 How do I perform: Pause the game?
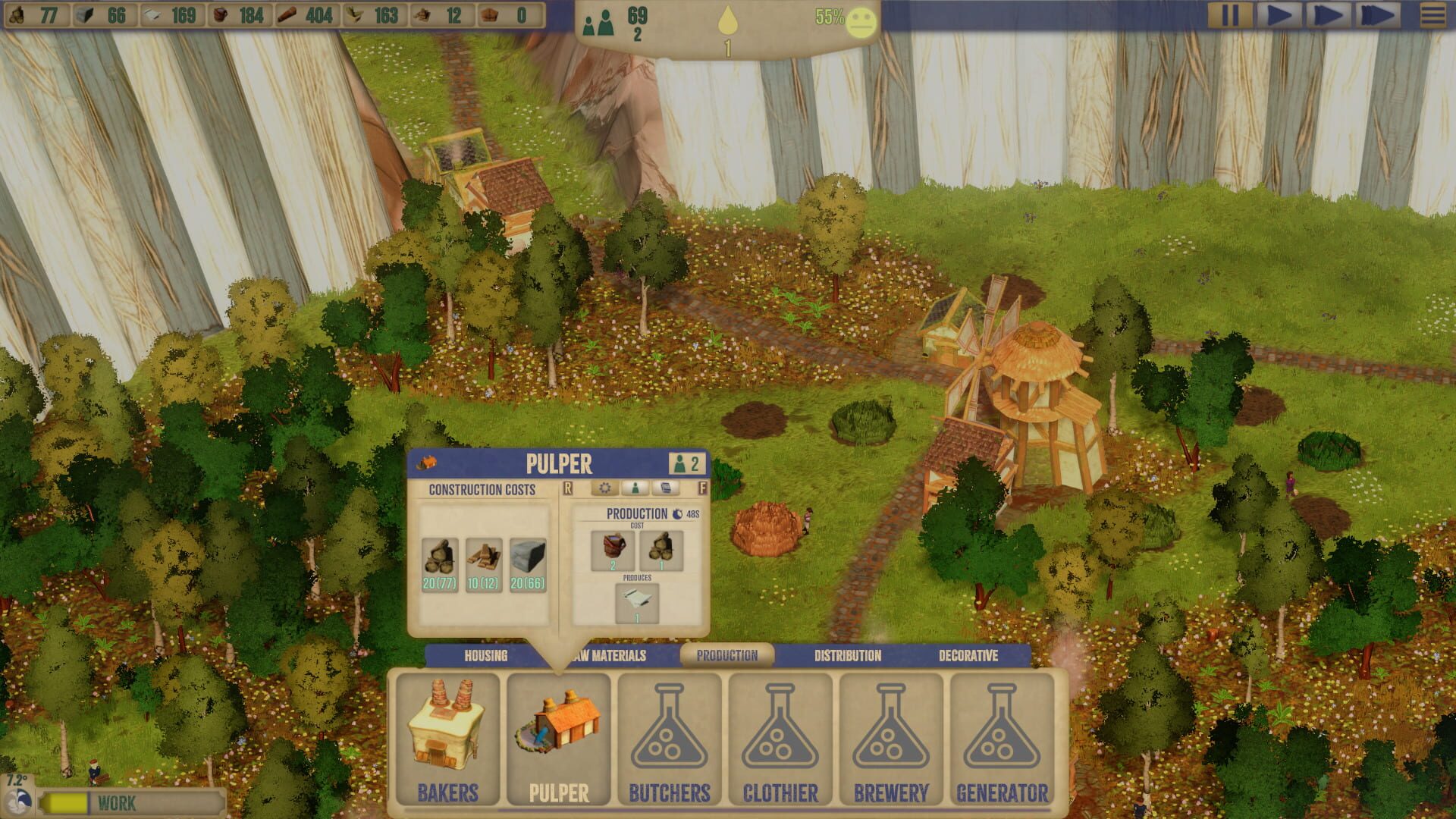[1229, 16]
